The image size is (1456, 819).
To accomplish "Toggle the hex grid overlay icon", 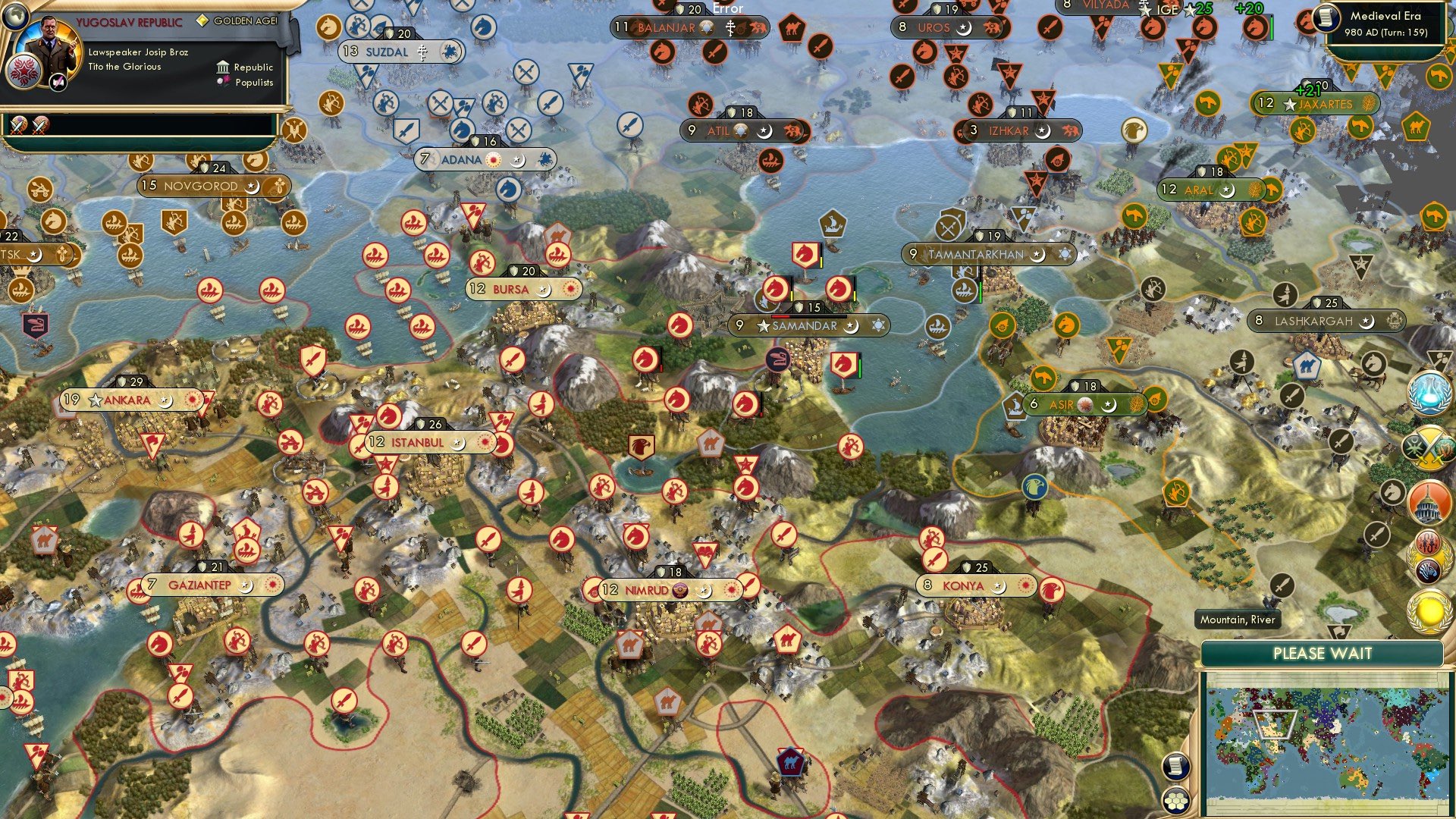I will tap(1175, 799).
